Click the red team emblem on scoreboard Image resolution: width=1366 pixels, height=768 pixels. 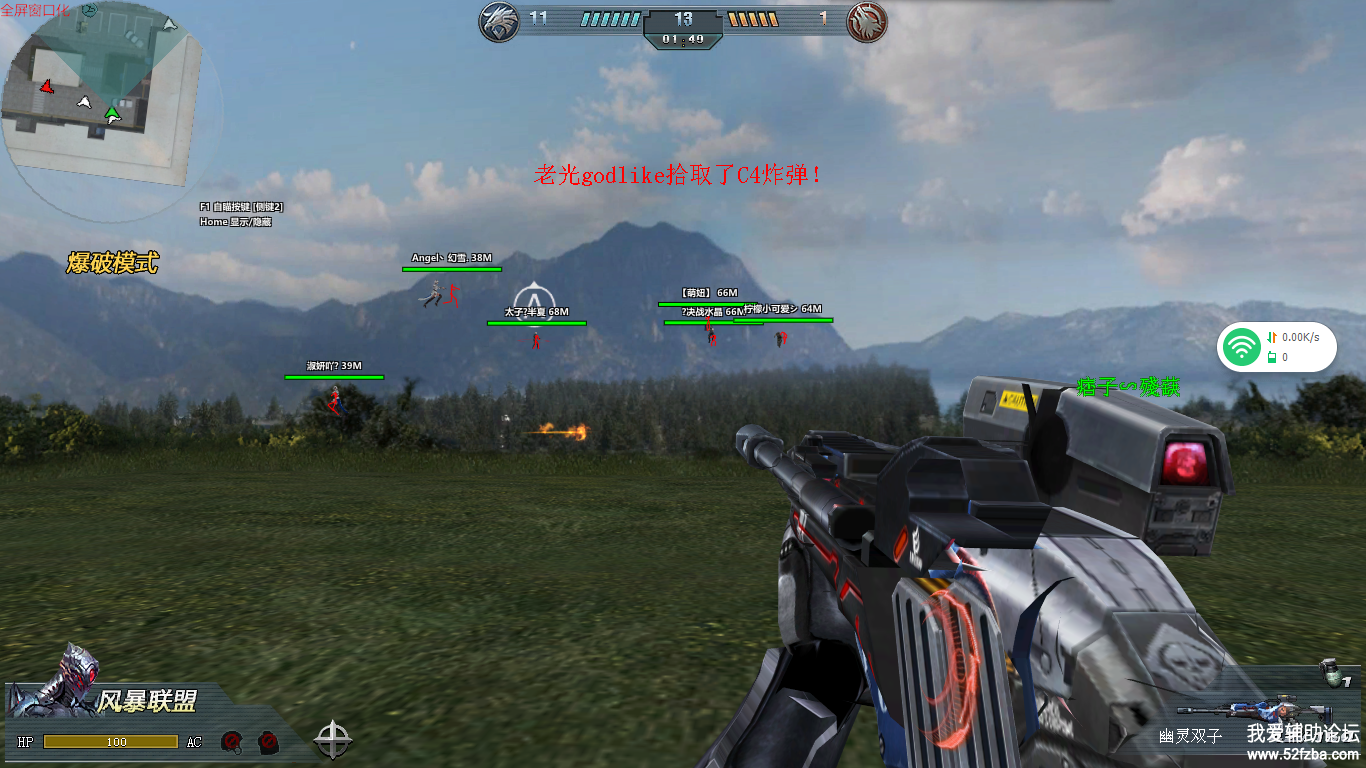coord(866,21)
